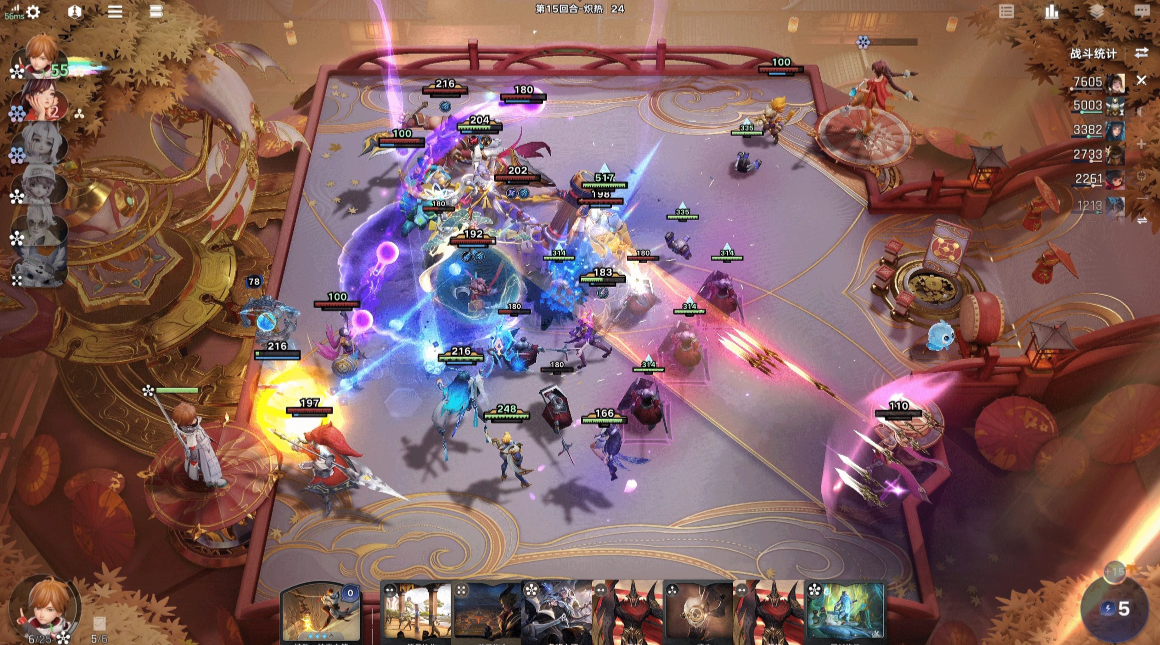The height and width of the screenshot is (645, 1160).
Task: Click the shop card with 0 cost badge
Action: (320, 611)
